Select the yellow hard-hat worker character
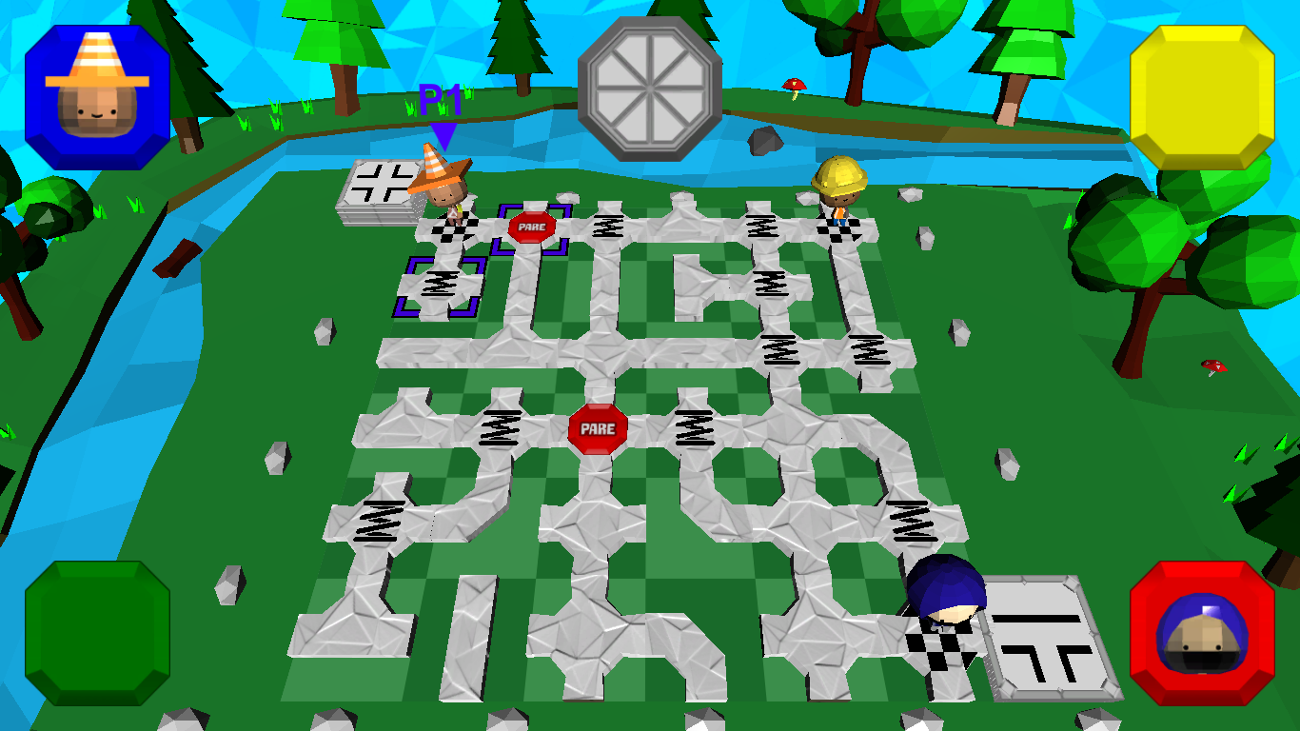1300x731 pixels. pos(838,190)
